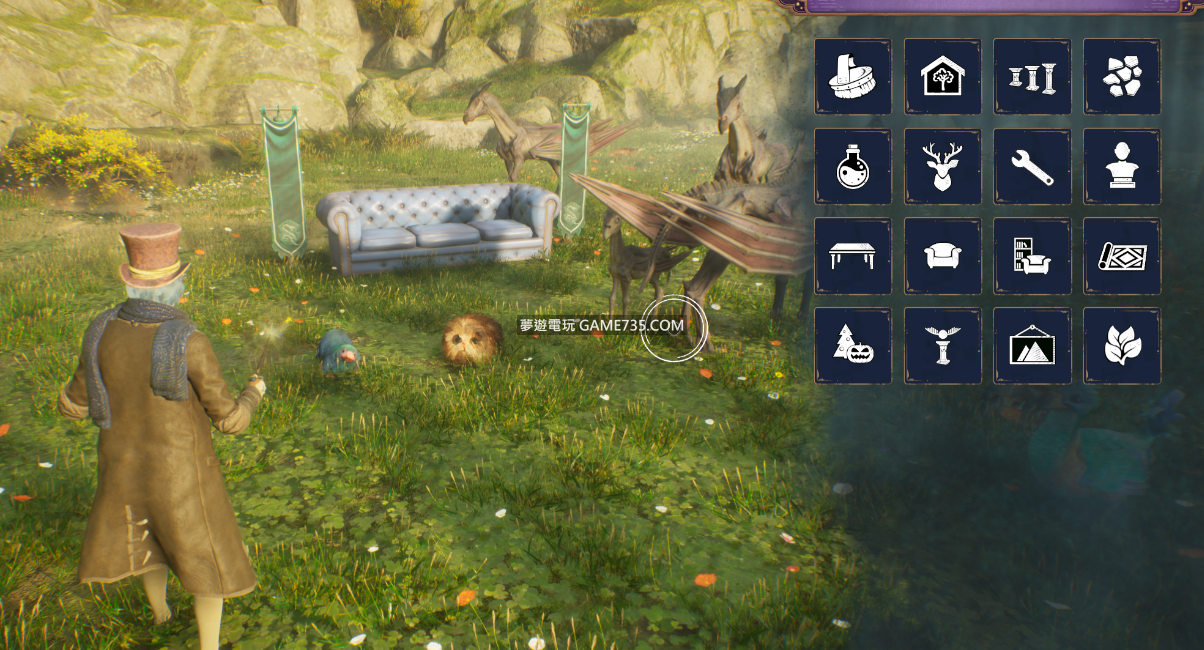
Task: Select the bust statue category
Action: pyautogui.click(x=1122, y=167)
